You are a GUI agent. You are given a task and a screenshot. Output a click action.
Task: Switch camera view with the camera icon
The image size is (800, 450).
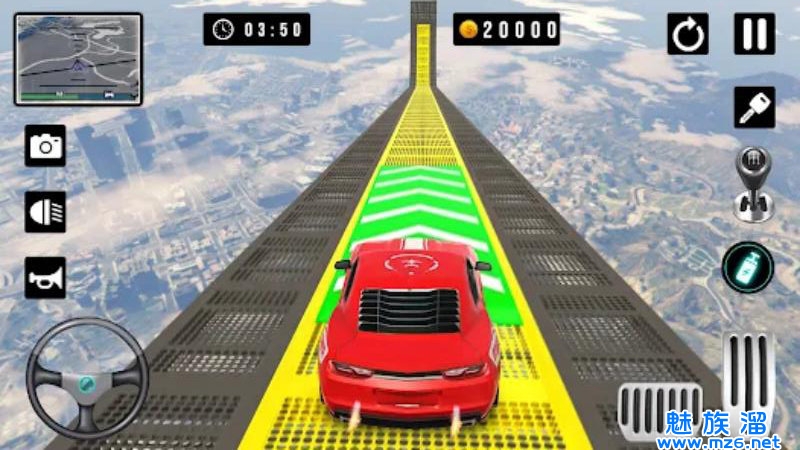pyautogui.click(x=46, y=146)
